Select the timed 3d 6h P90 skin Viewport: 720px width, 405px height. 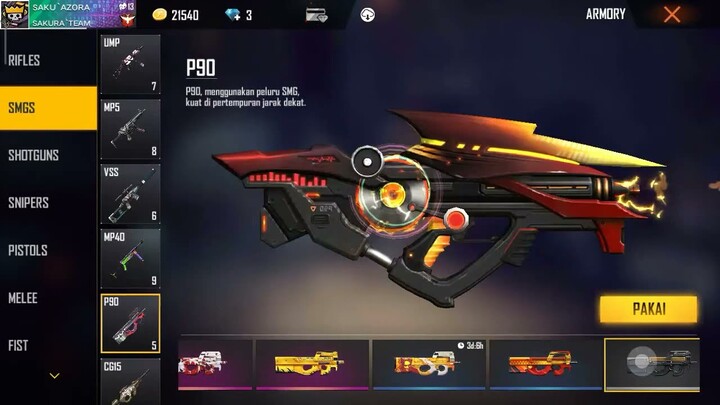tap(428, 365)
